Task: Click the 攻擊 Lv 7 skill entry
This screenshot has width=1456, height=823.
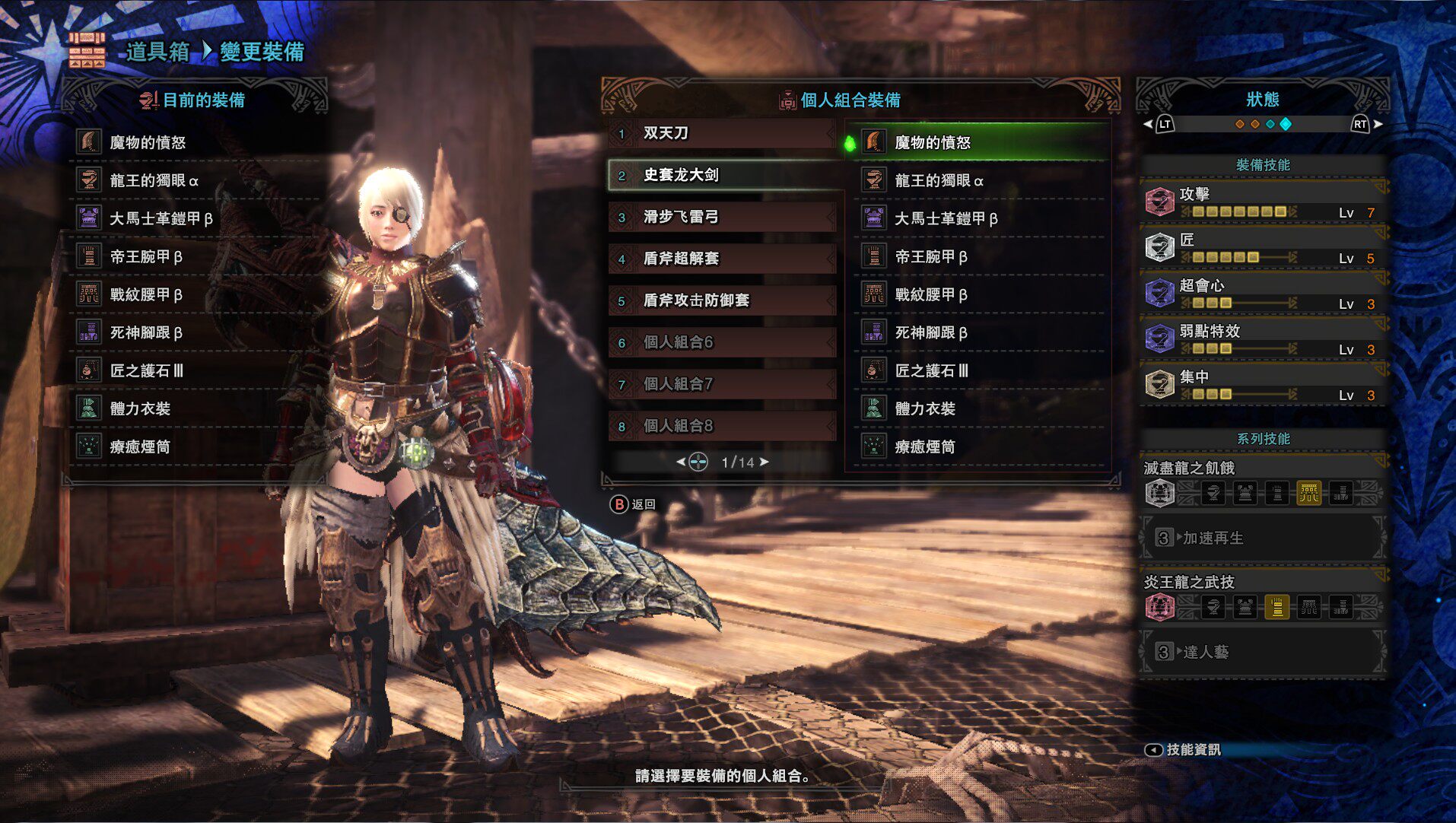Action: [1263, 202]
